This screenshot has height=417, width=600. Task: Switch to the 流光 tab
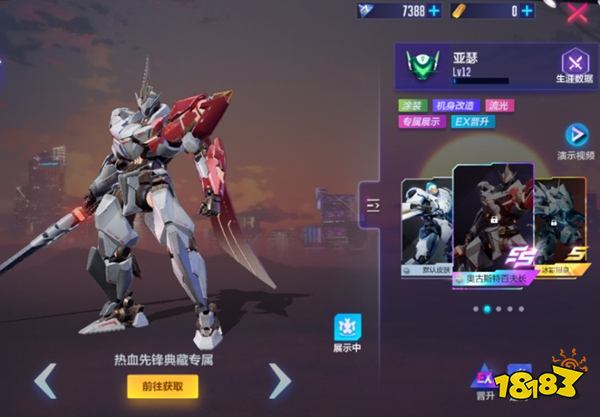(499, 104)
